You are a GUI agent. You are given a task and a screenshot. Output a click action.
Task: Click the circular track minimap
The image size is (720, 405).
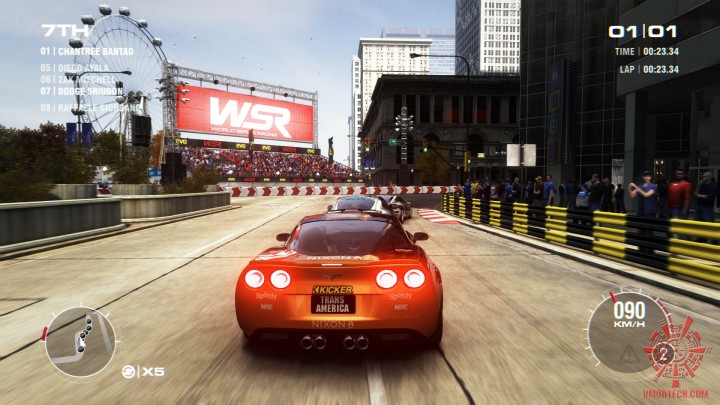point(81,341)
